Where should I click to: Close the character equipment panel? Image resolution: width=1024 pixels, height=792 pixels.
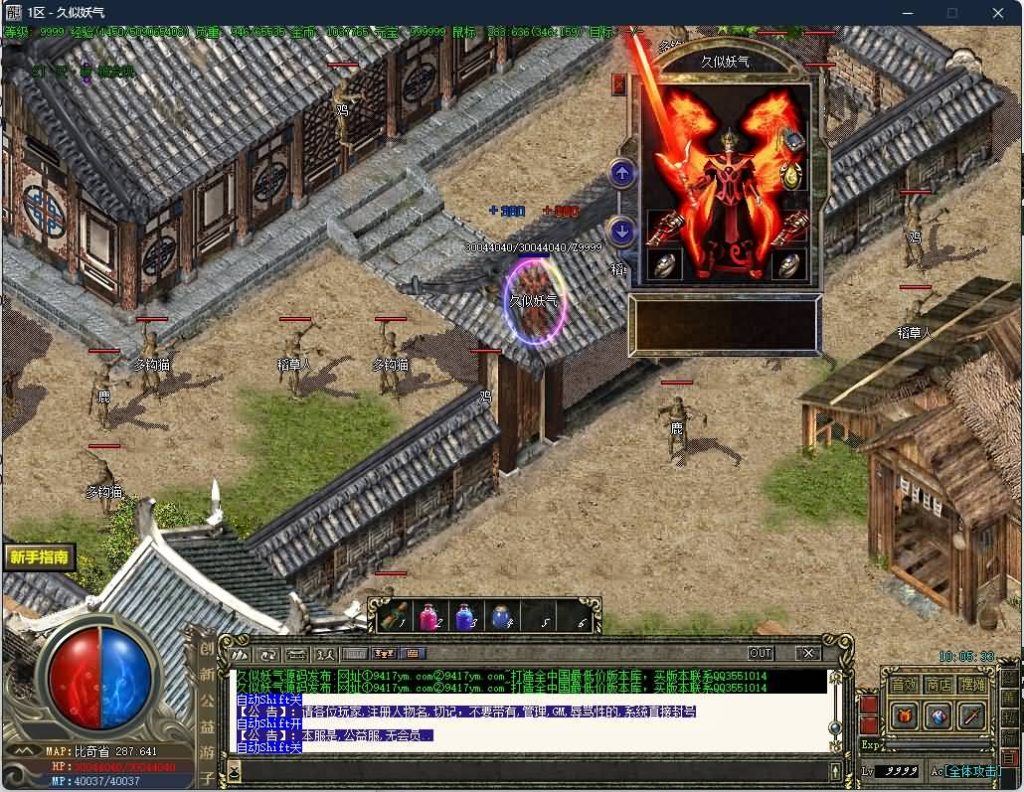click(x=619, y=85)
